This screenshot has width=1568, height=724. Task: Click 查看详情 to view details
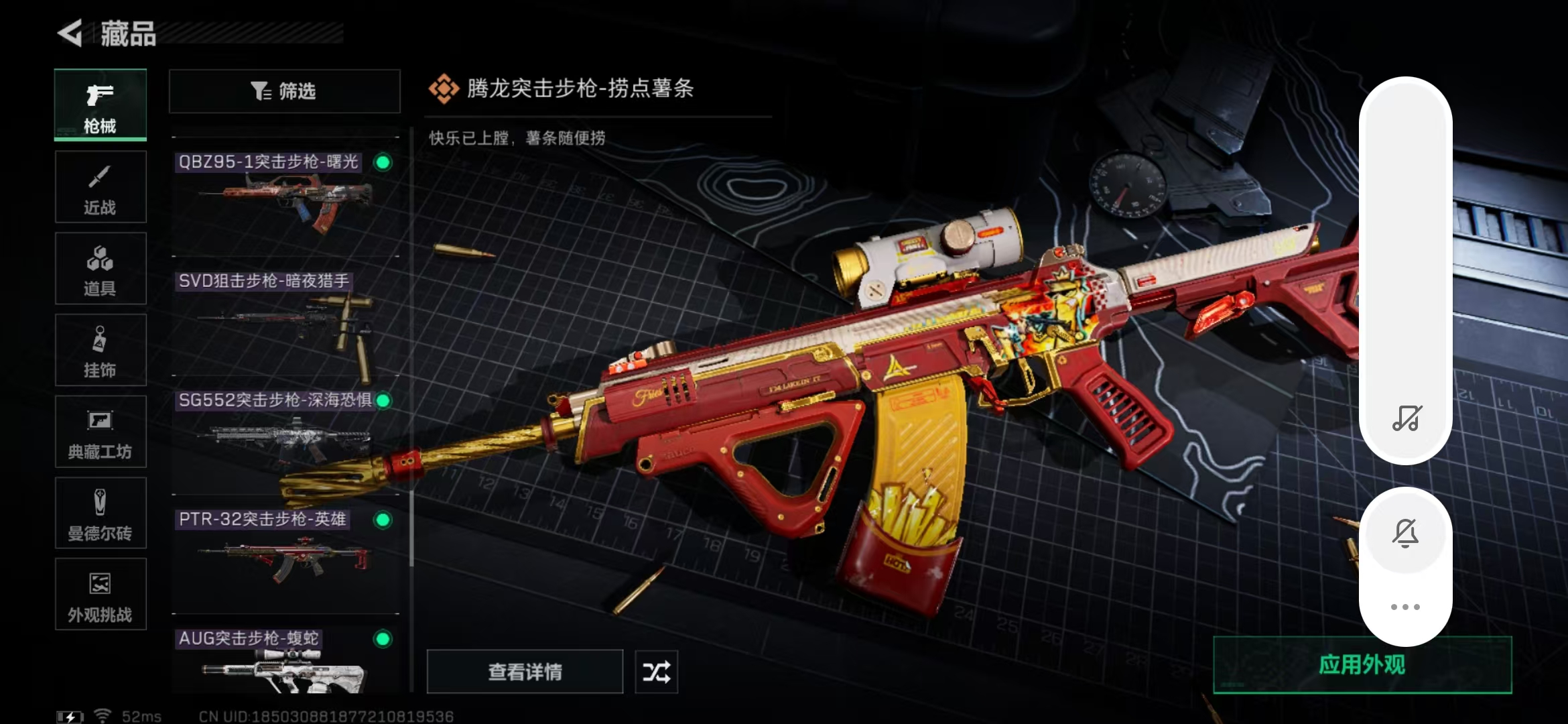pyautogui.click(x=525, y=672)
